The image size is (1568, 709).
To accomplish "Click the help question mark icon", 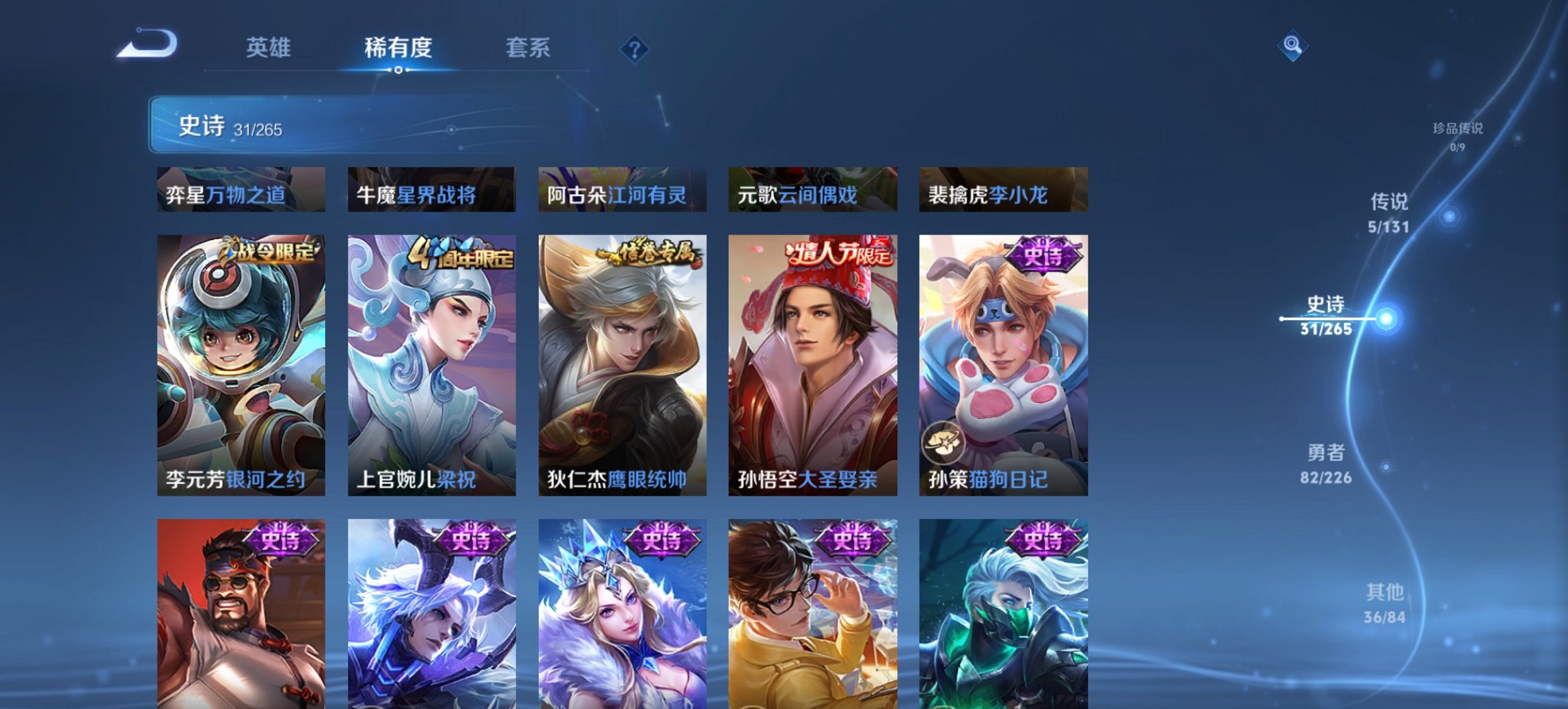I will point(634,49).
